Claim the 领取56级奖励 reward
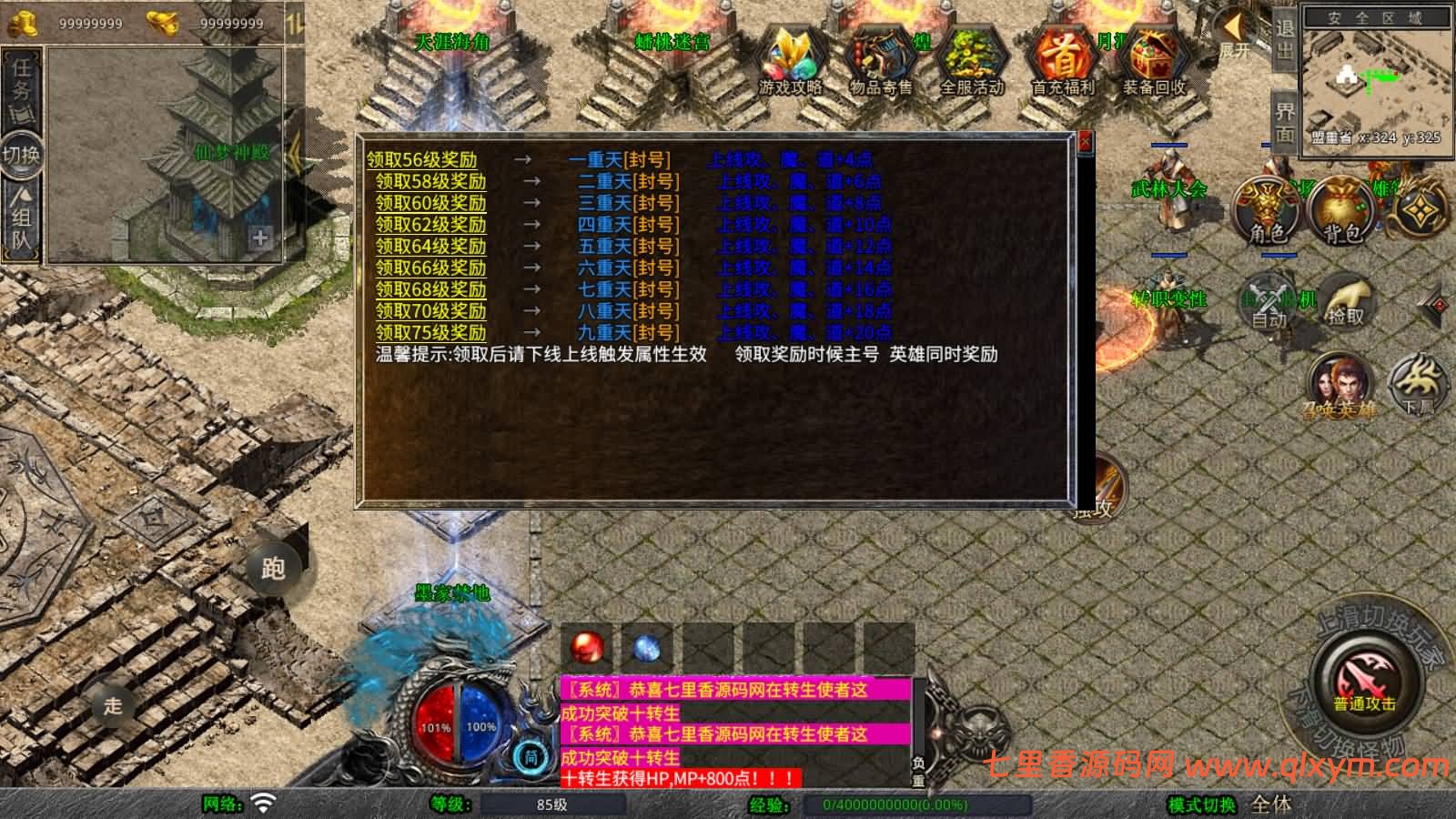The height and width of the screenshot is (819, 1456). point(421,160)
